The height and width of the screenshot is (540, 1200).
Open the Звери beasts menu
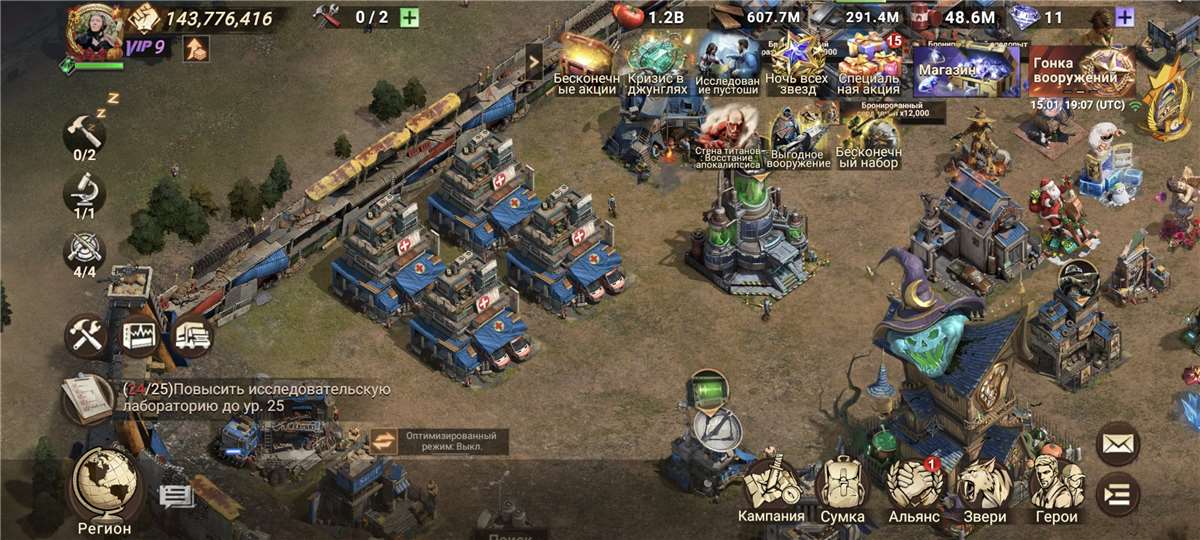click(984, 488)
